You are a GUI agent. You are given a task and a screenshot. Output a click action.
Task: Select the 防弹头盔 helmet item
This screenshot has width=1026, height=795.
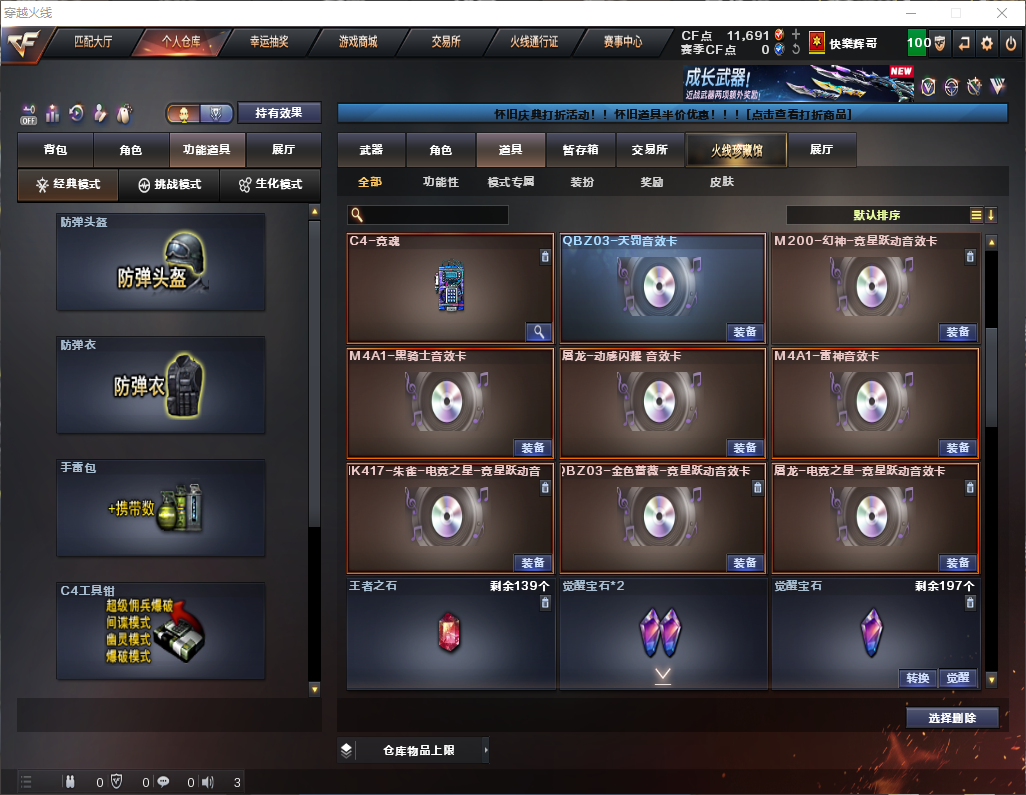(x=161, y=262)
